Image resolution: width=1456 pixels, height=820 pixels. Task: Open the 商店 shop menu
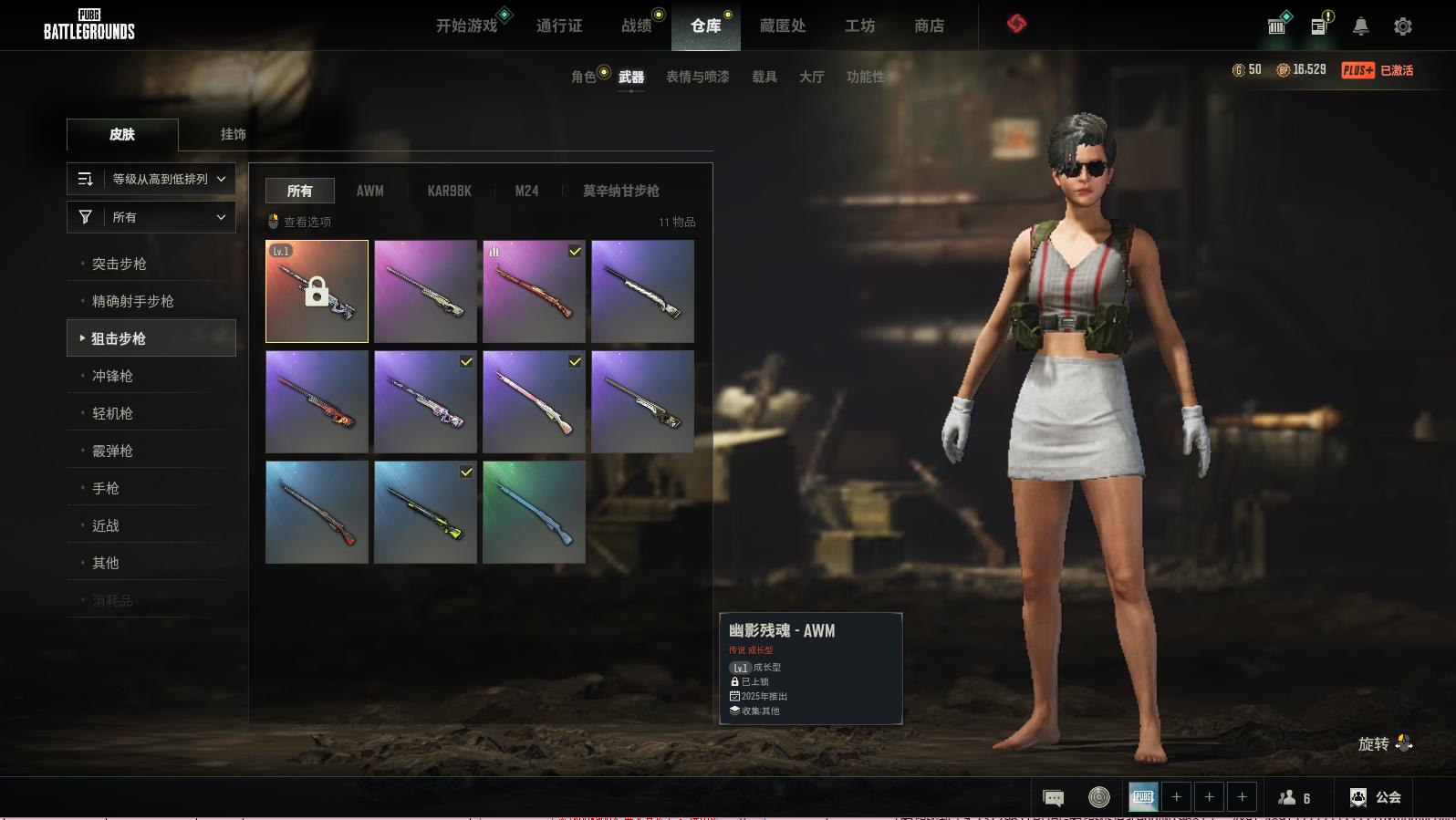(x=929, y=26)
